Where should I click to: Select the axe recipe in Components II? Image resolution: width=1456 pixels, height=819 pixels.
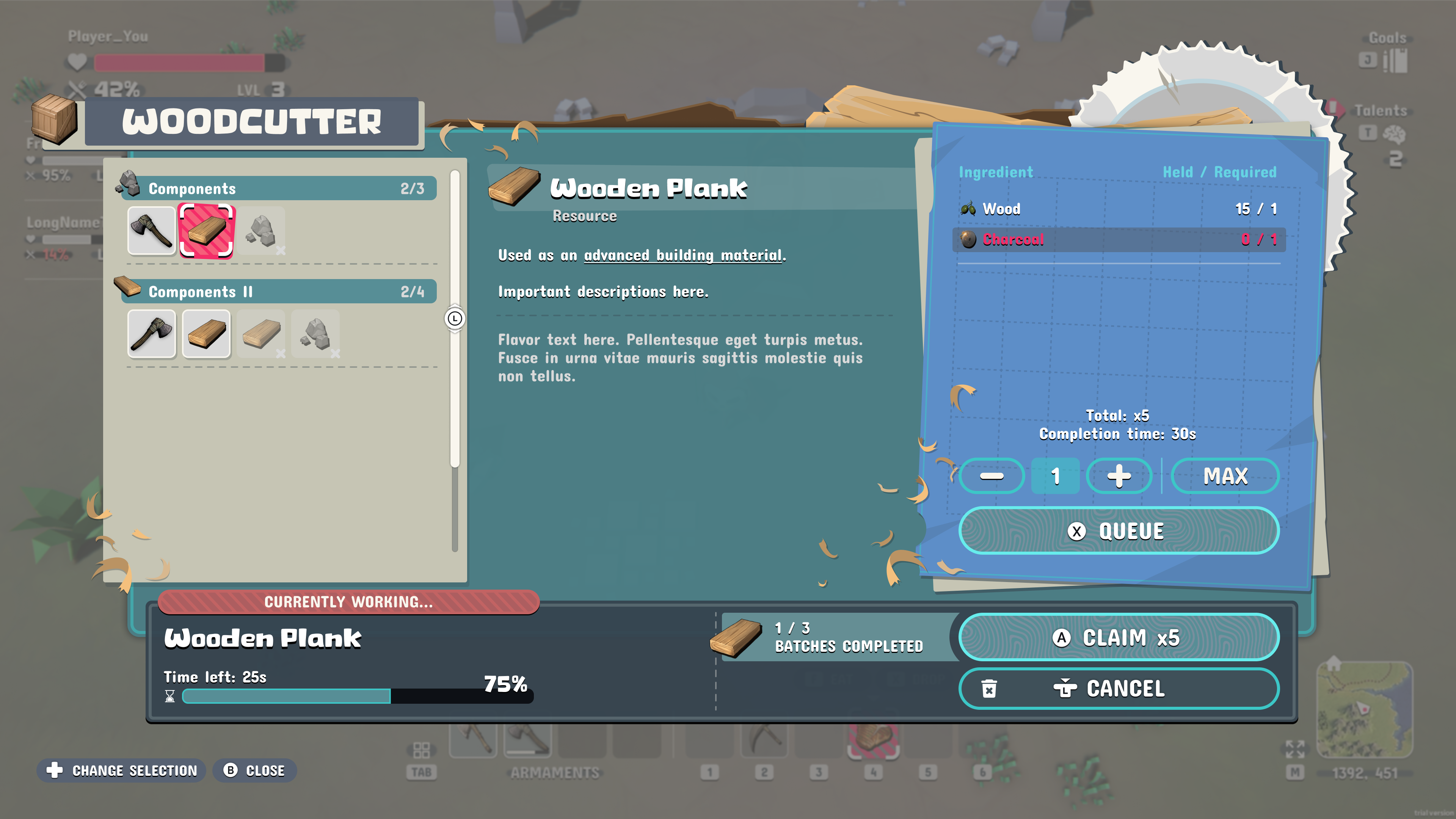[x=152, y=334]
